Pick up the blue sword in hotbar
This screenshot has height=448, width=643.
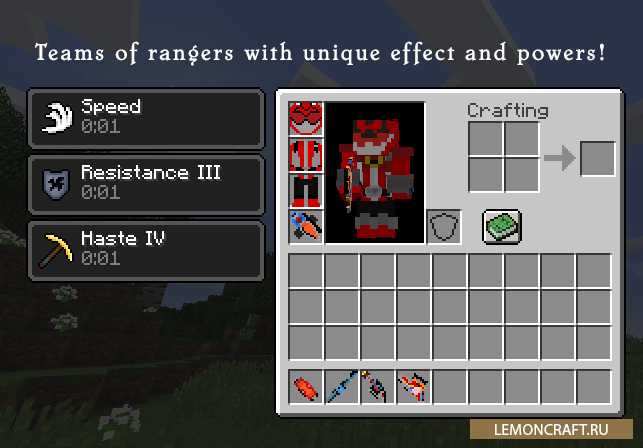(341, 386)
